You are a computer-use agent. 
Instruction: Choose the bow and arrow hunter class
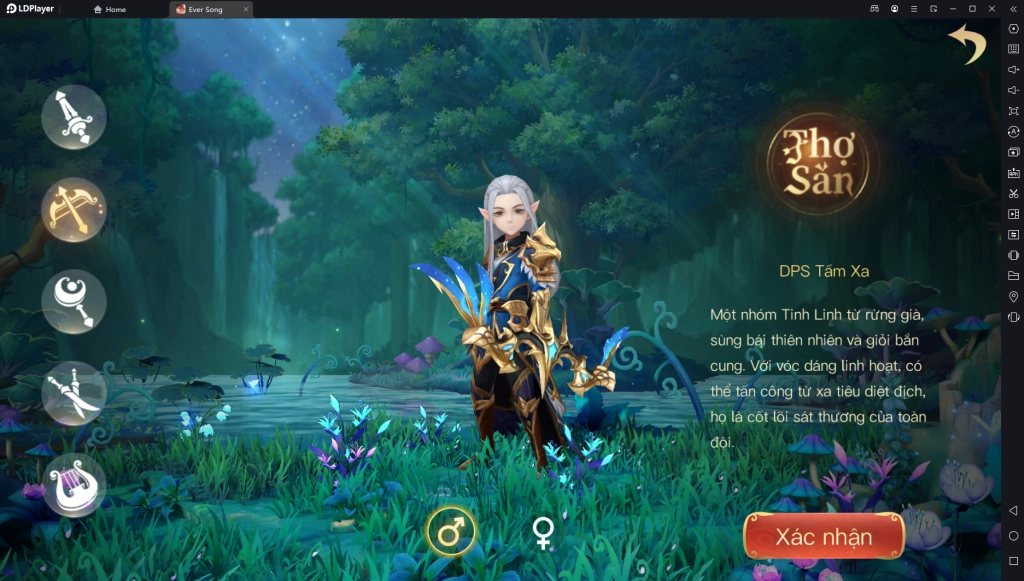73,209
